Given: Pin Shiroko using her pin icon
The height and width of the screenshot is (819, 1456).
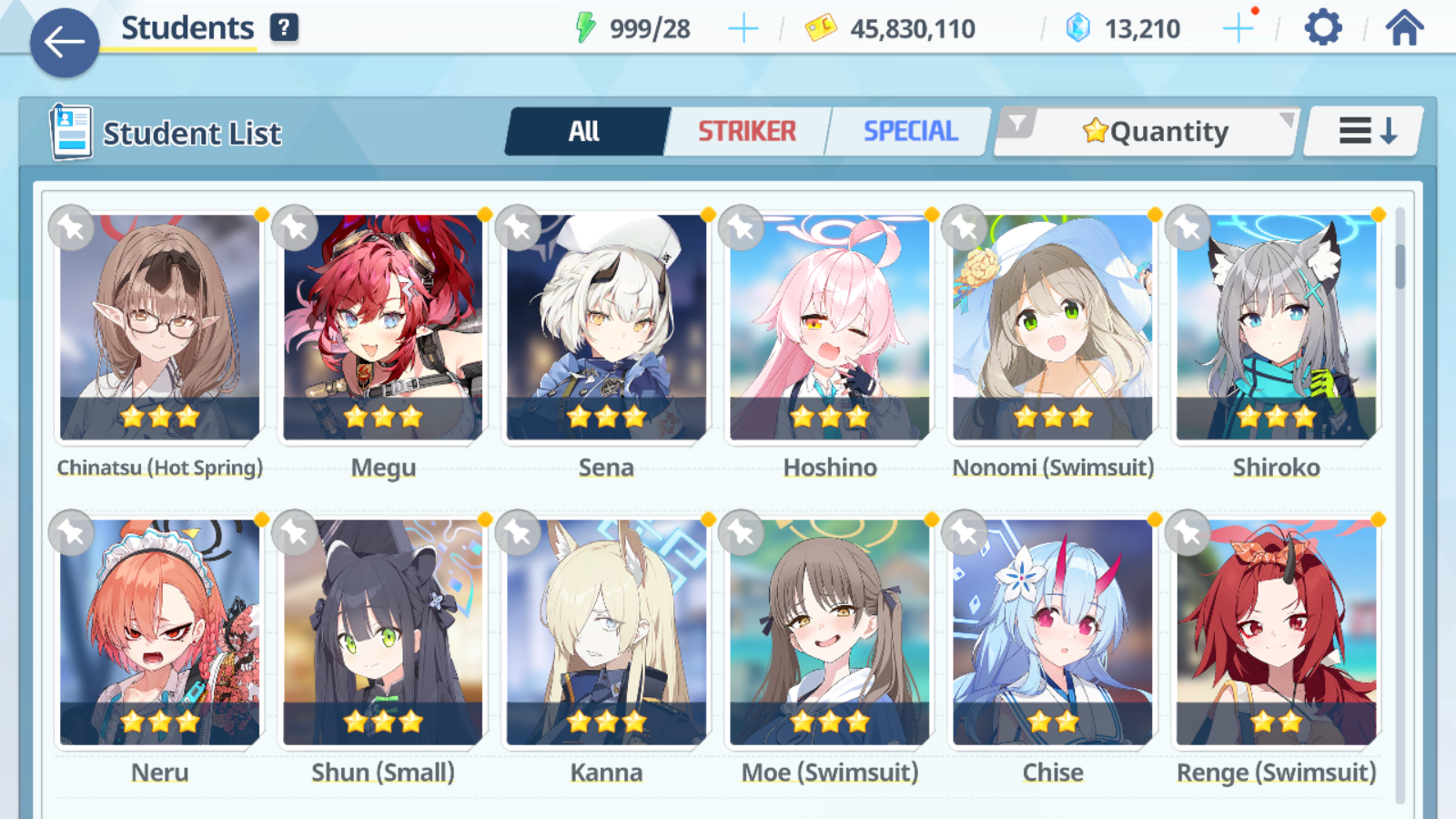Looking at the screenshot, I should pyautogui.click(x=1188, y=228).
